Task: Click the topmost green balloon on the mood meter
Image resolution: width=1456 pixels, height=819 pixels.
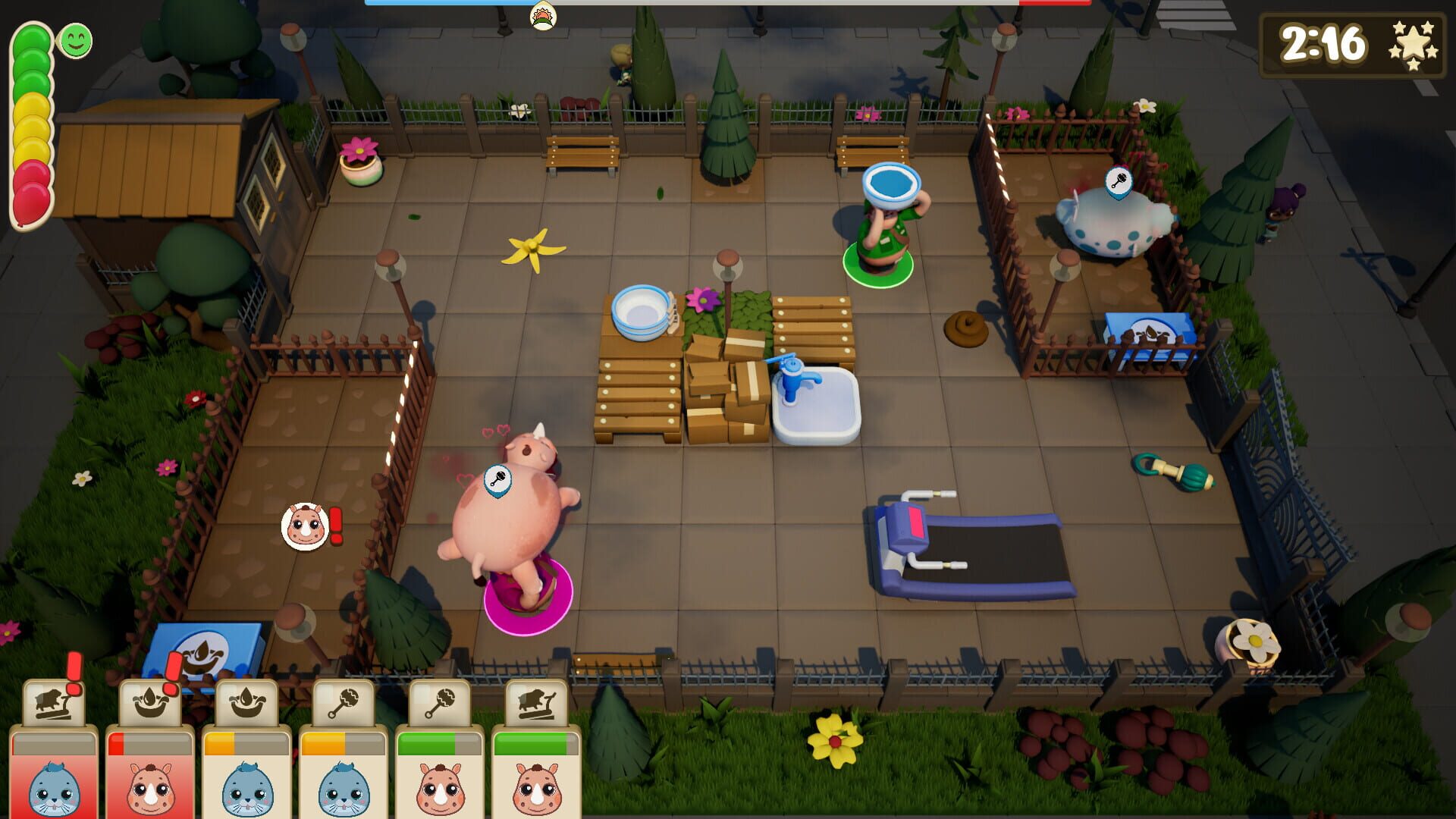Action: point(30,36)
